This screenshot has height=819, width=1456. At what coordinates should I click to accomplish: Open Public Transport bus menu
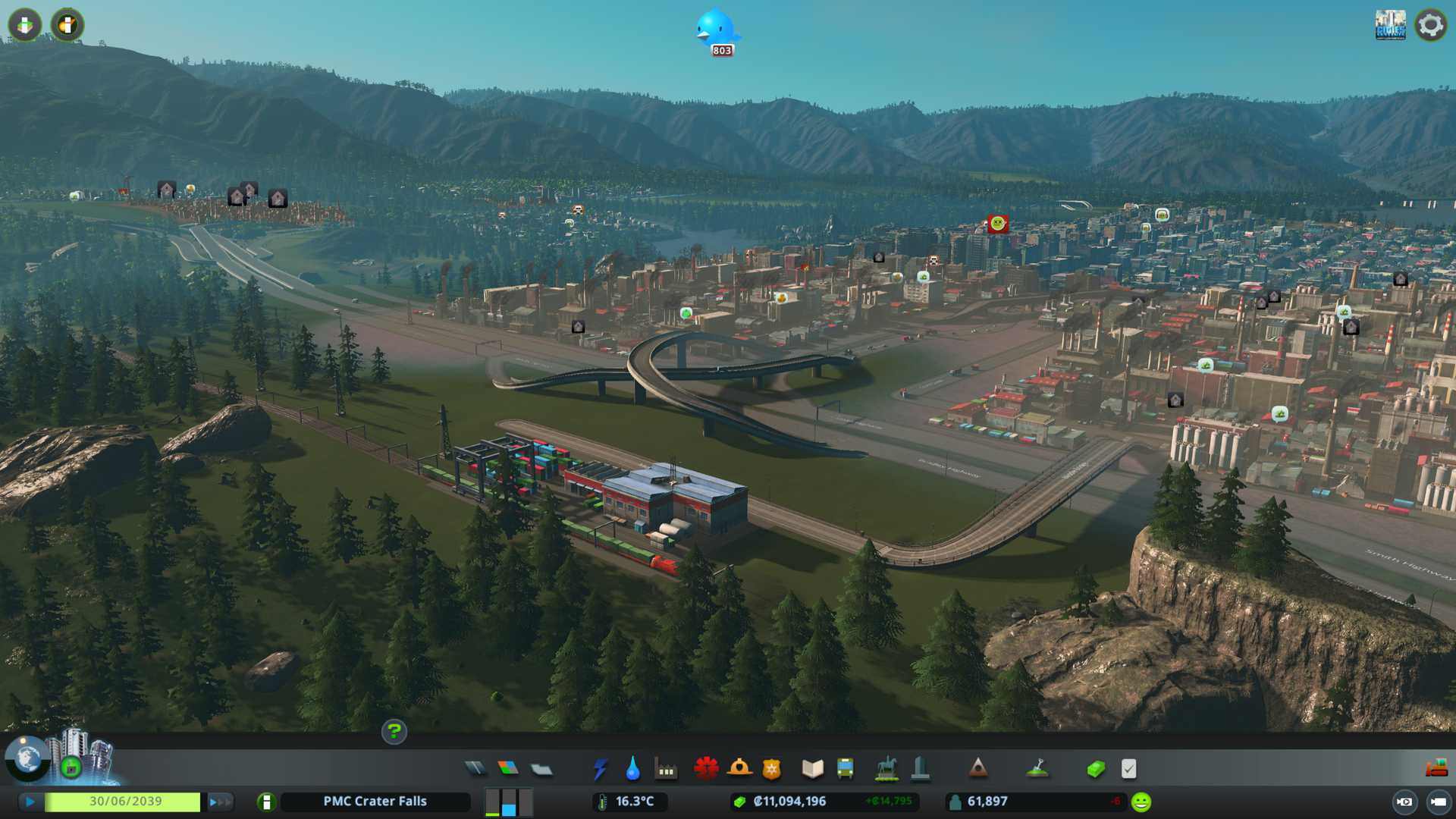[845, 769]
